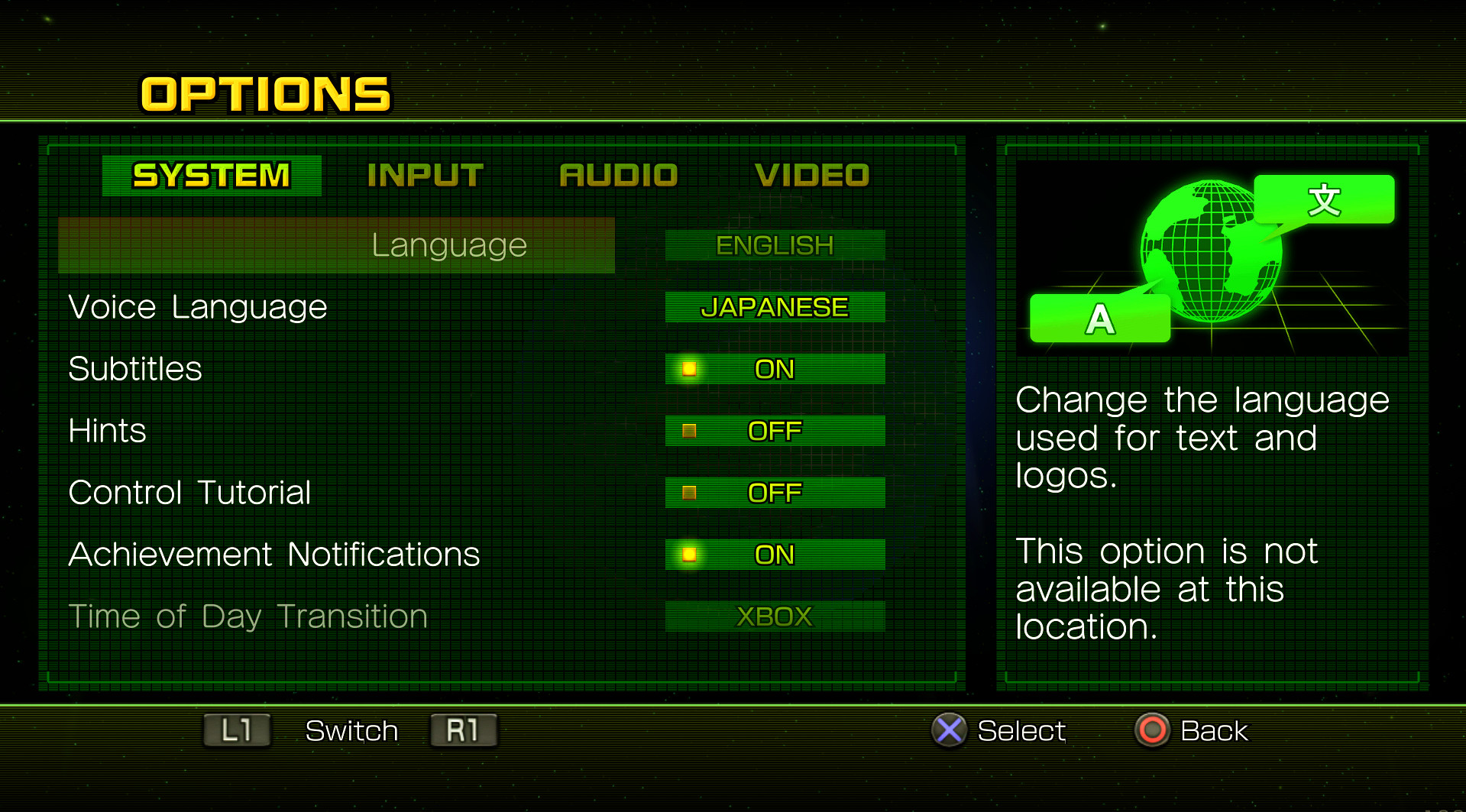Image resolution: width=1466 pixels, height=812 pixels.
Task: Click the blue X Select button icon
Action: (950, 731)
